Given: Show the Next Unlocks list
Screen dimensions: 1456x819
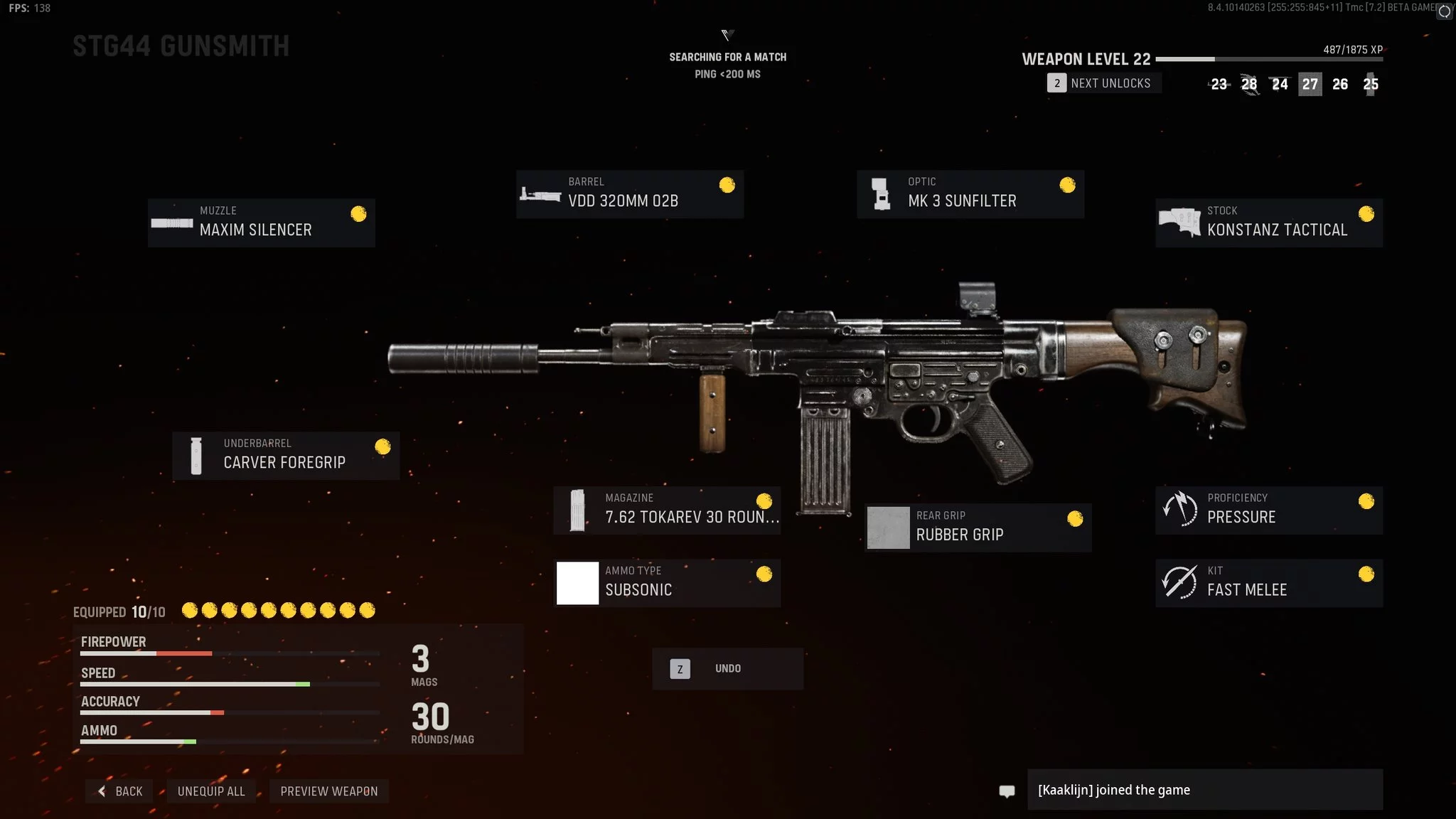Looking at the screenshot, I should pyautogui.click(x=1103, y=83).
